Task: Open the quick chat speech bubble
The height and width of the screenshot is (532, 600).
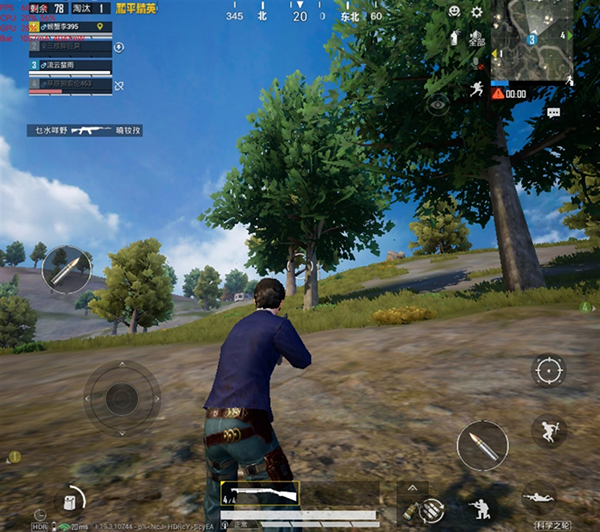Action: (x=553, y=113)
